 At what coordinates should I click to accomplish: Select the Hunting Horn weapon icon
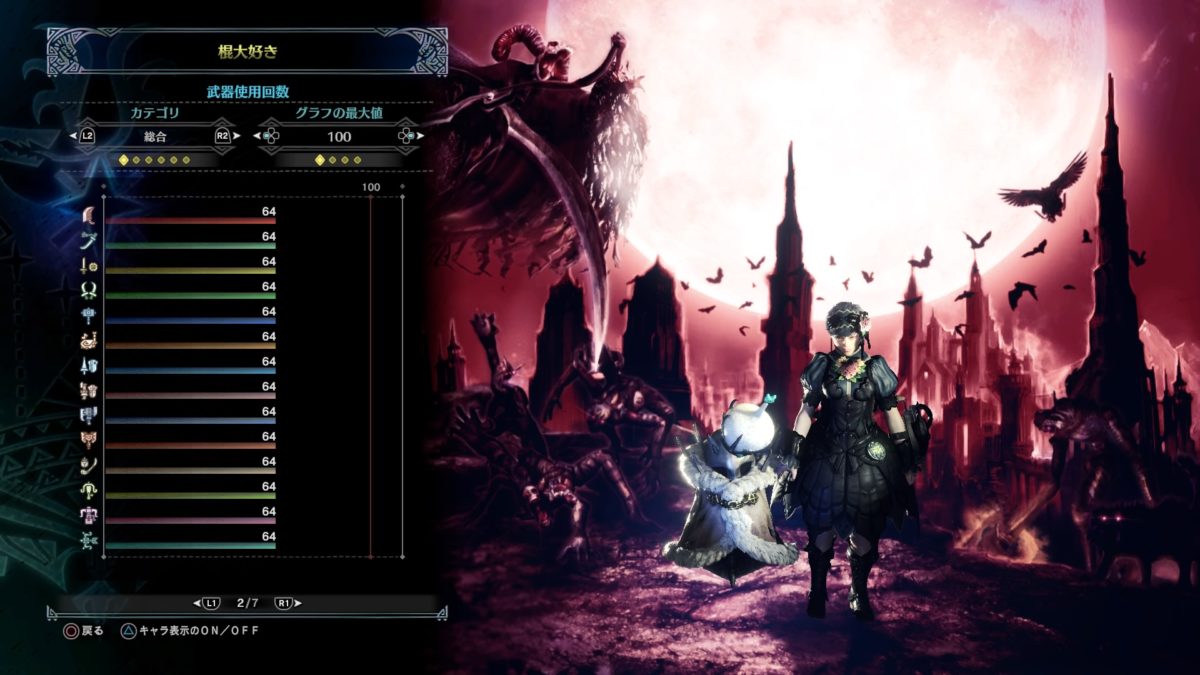pos(88,340)
